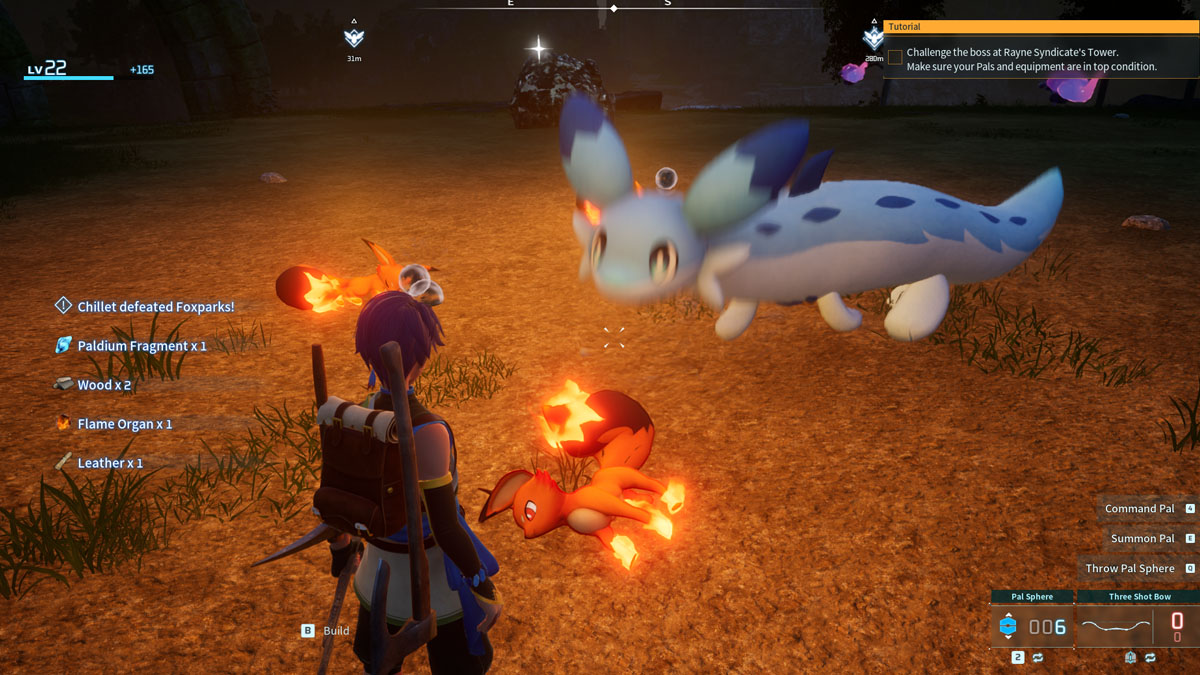Viewport: 1200px width, 675px height.
Task: Click the Chillet defeated Foxparks message
Action: point(155,307)
